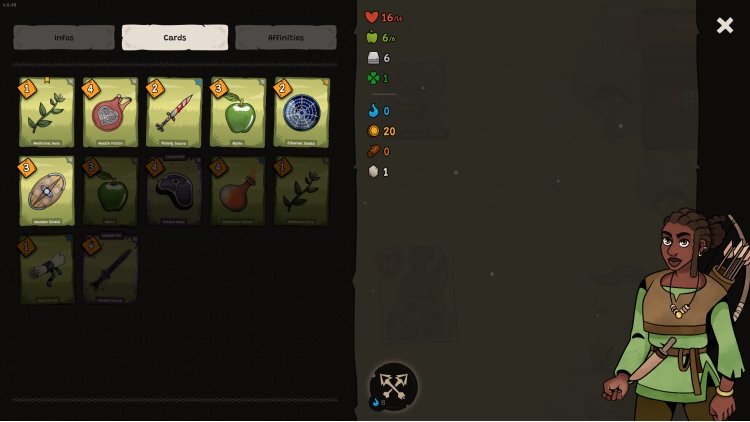
Task: Activate the crossed arrows ability icon
Action: pos(394,386)
